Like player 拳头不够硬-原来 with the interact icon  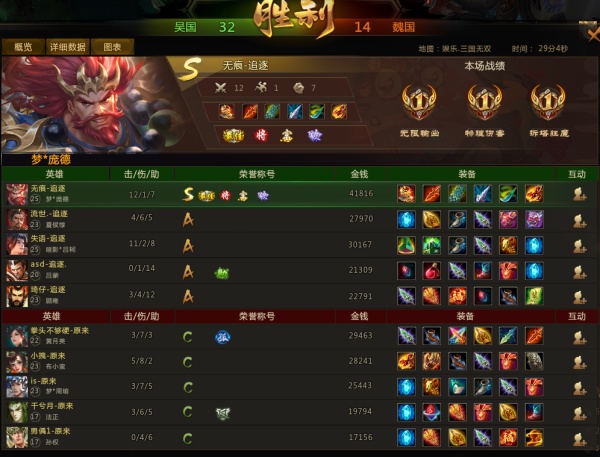click(578, 336)
